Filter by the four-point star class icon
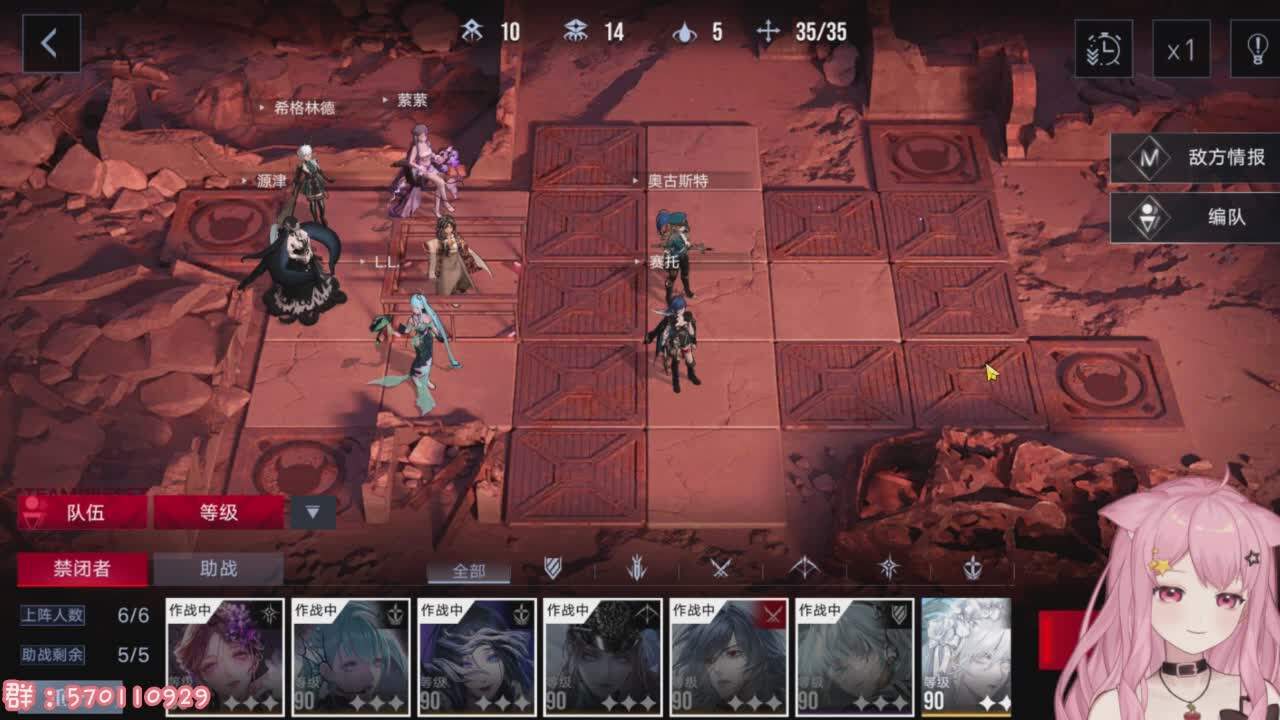Image resolution: width=1280 pixels, height=720 pixels. pos(889,569)
